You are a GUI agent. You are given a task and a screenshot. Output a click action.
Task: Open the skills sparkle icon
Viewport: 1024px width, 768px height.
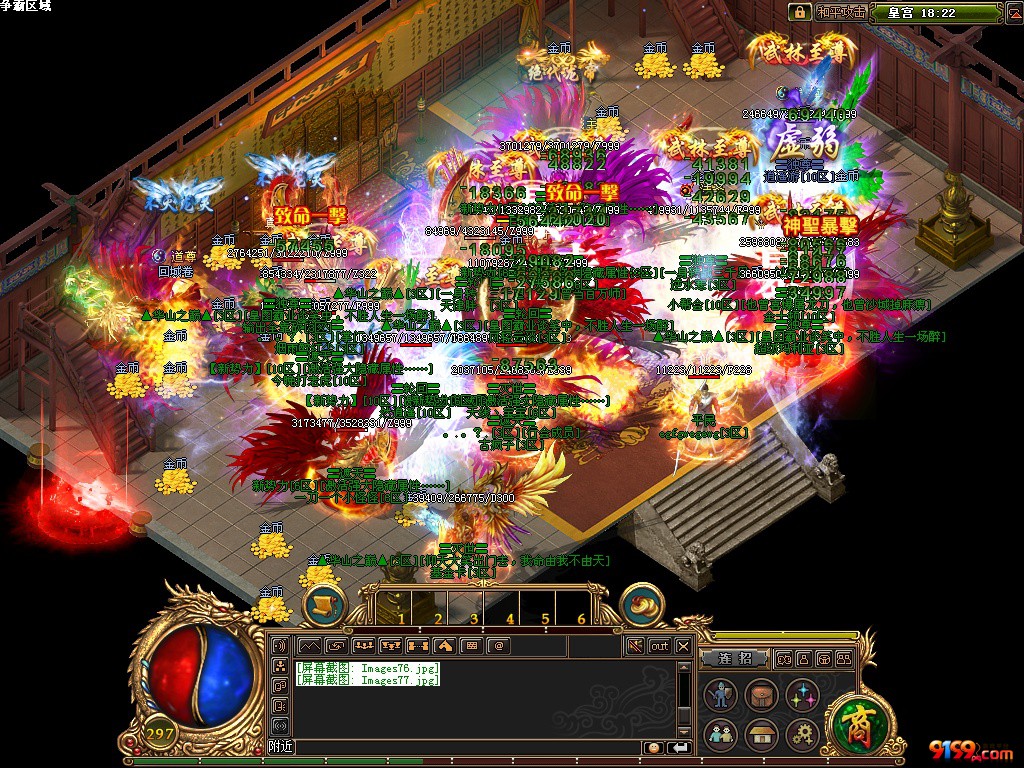tap(800, 694)
